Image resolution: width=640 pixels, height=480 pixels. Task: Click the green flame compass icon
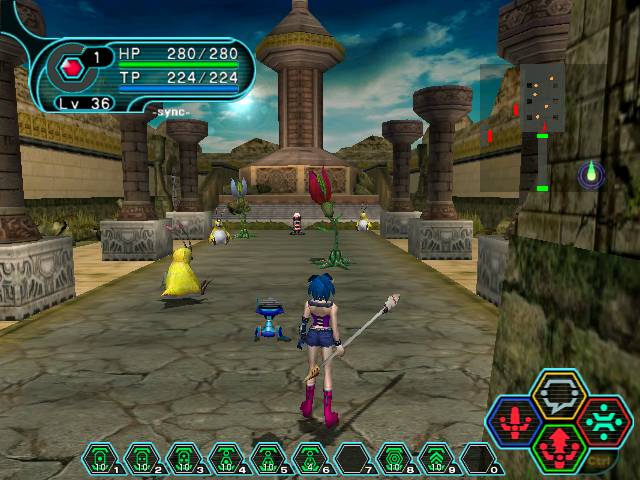click(x=591, y=175)
